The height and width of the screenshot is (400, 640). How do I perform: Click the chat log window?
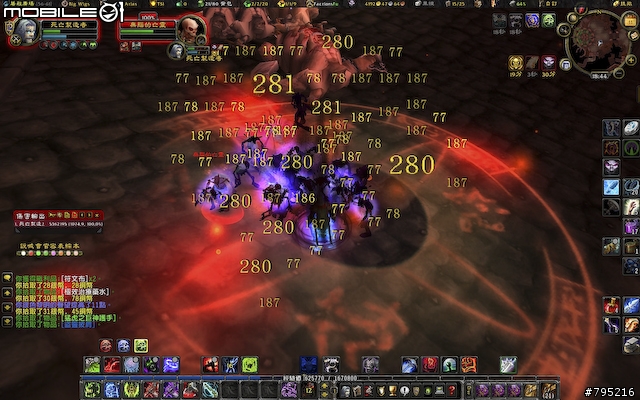tap(62, 299)
